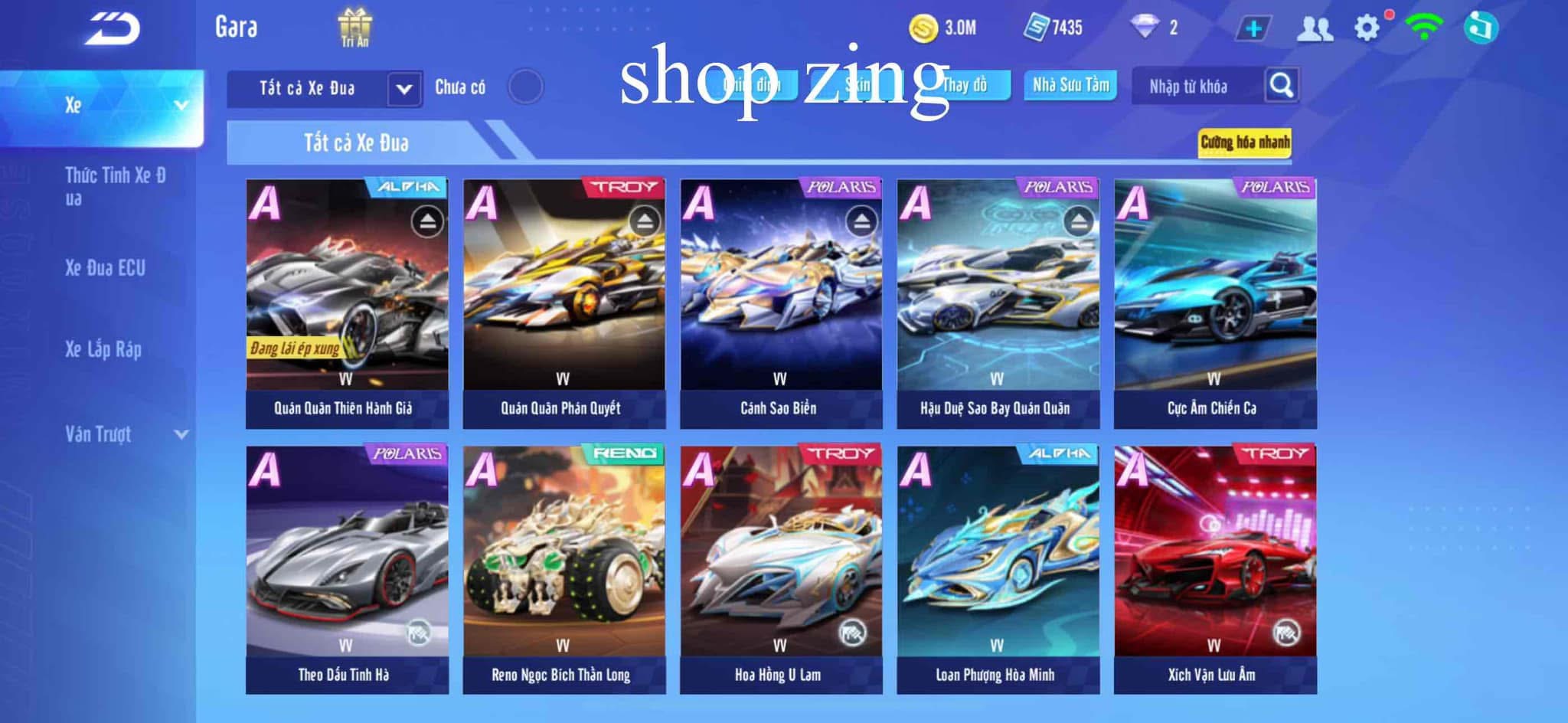
Task: Select the Reno Ngọc Bích Thần Long car
Action: coord(564,569)
